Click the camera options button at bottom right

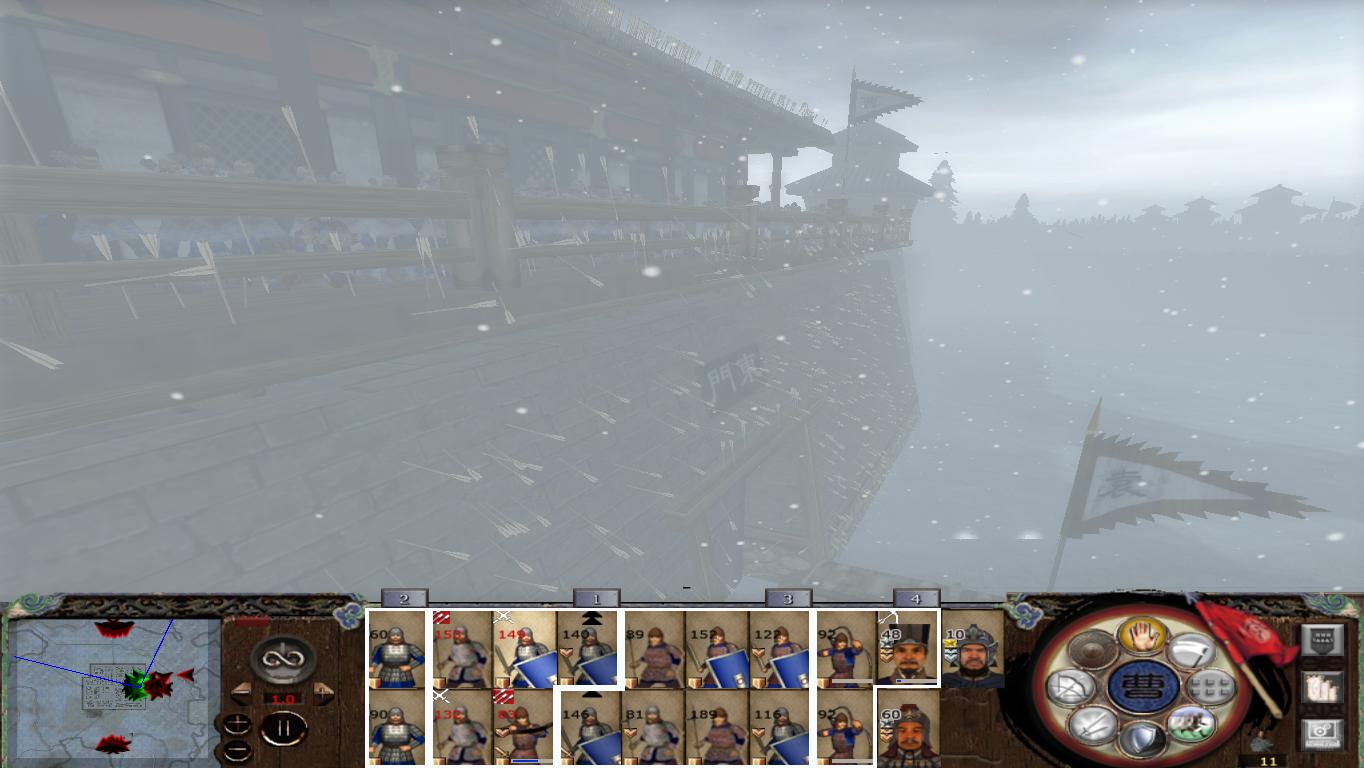coord(1321,731)
